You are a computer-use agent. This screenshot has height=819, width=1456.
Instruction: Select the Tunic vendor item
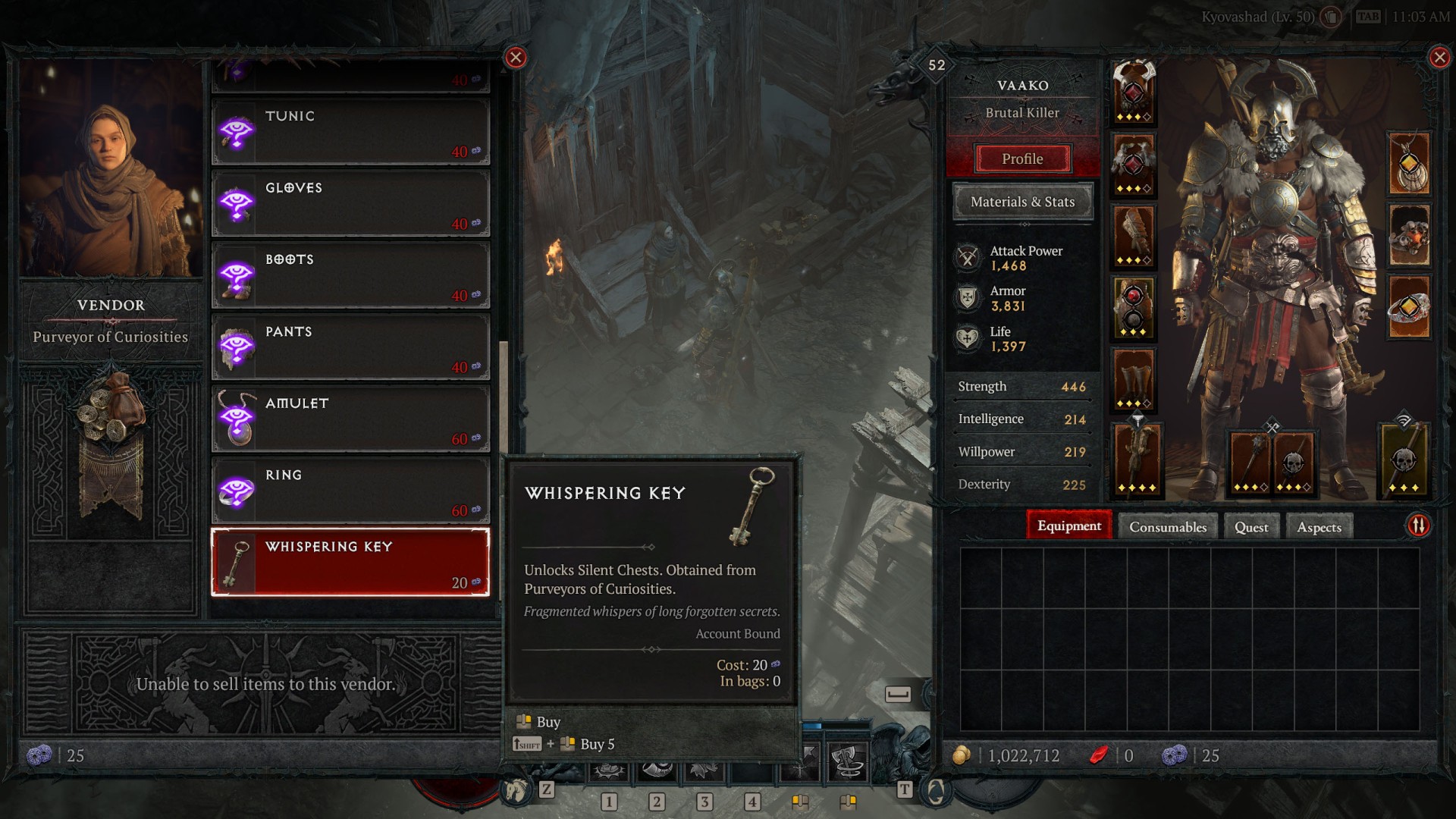coord(350,132)
